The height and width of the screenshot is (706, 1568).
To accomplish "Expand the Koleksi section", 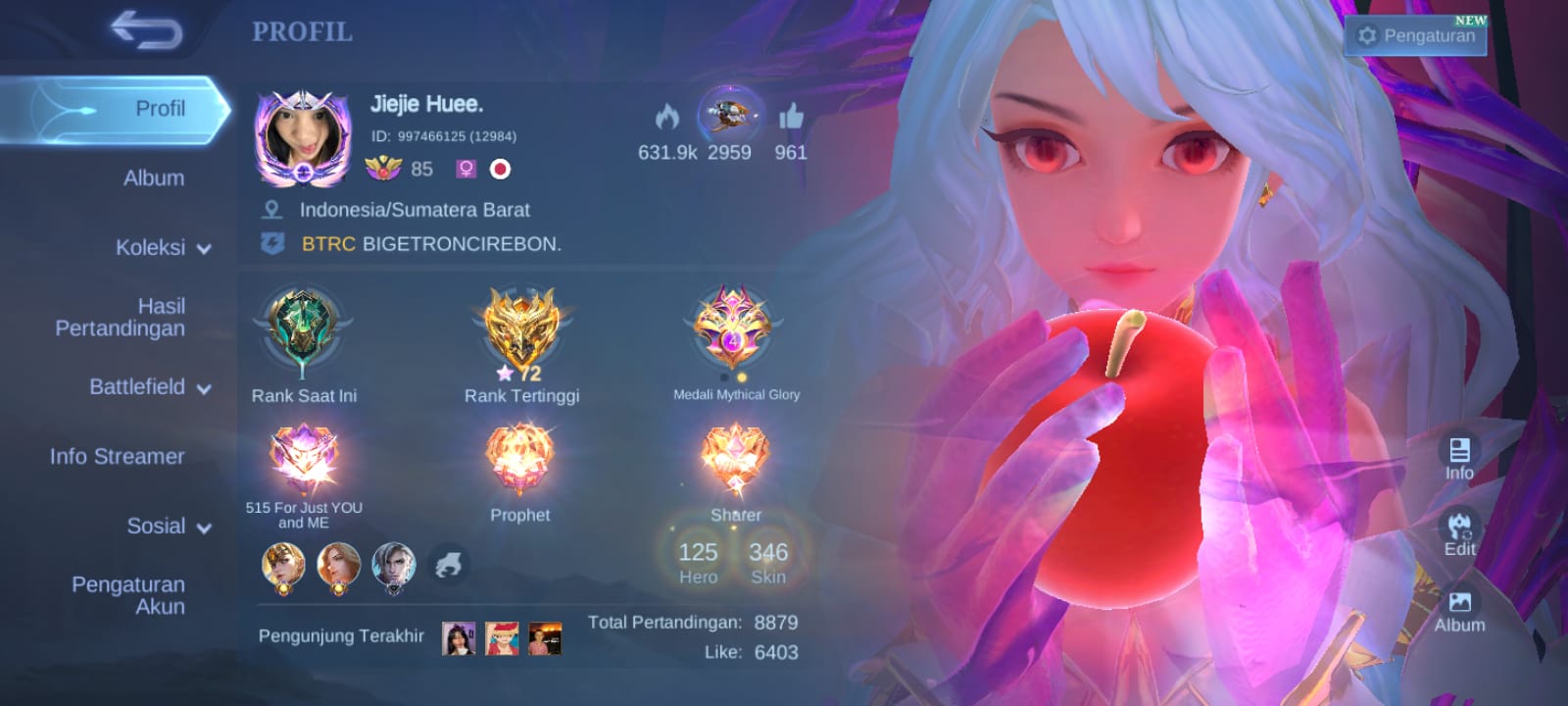I will (x=163, y=248).
